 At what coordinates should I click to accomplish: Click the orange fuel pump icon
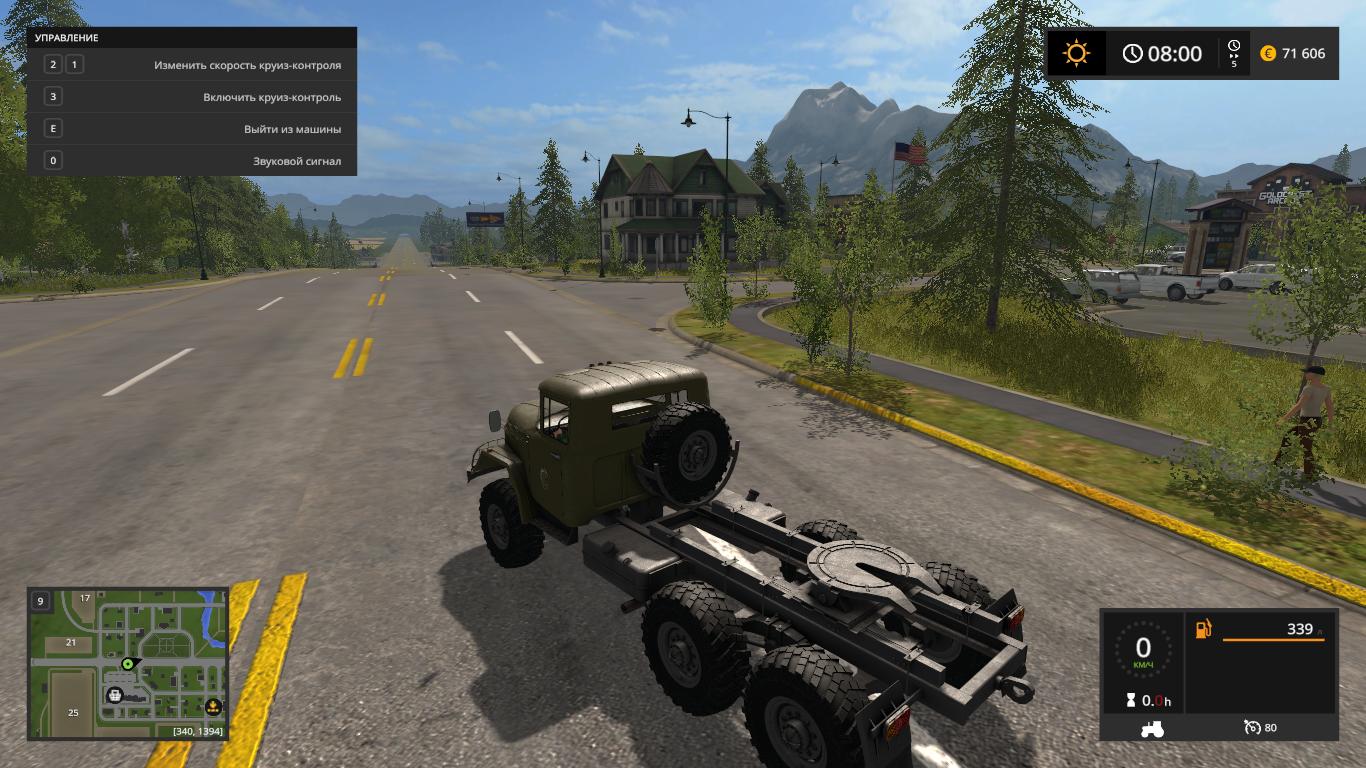(x=1204, y=629)
